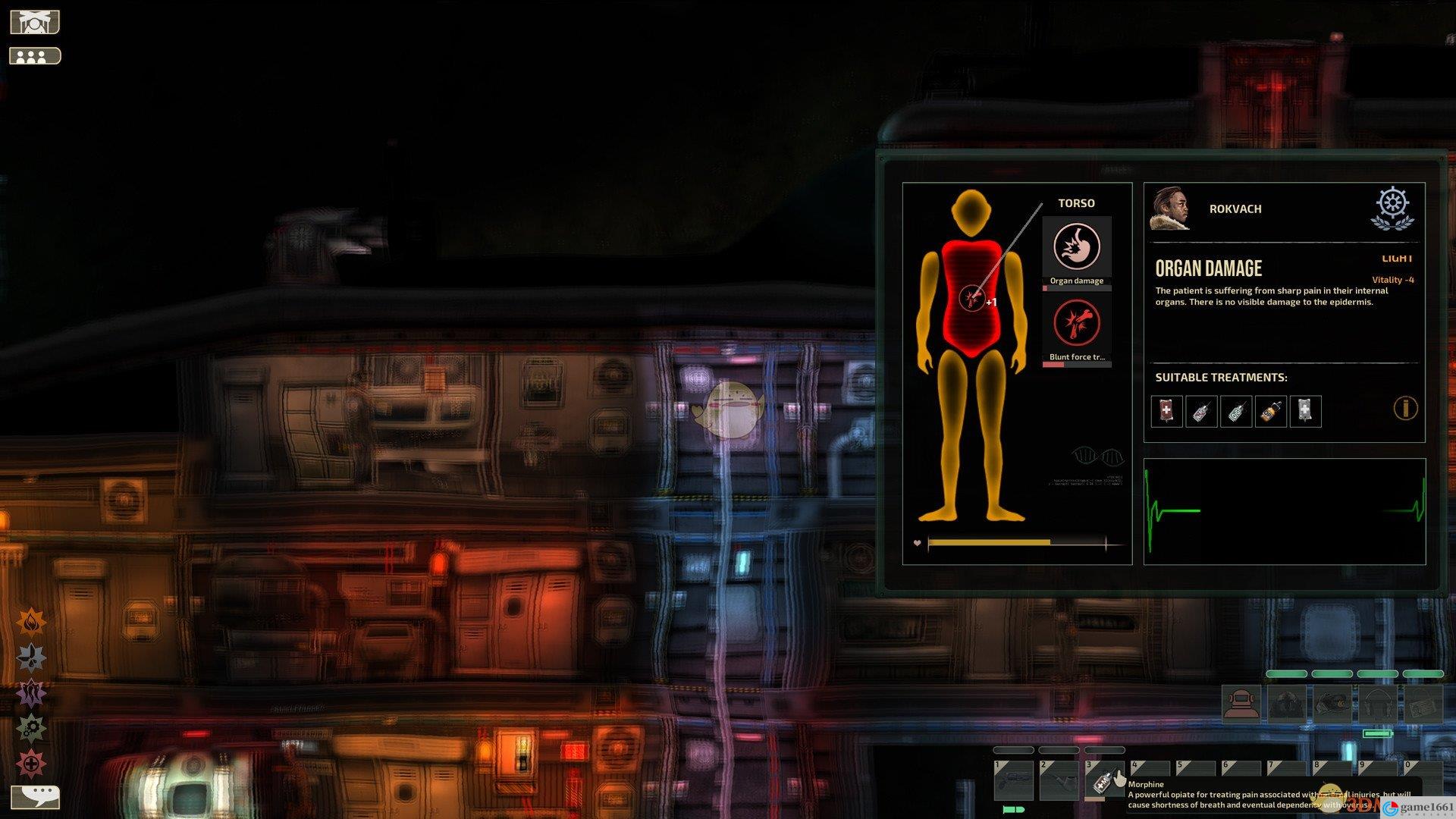
Task: Select the Organ damage affliction icon
Action: point(1076,247)
